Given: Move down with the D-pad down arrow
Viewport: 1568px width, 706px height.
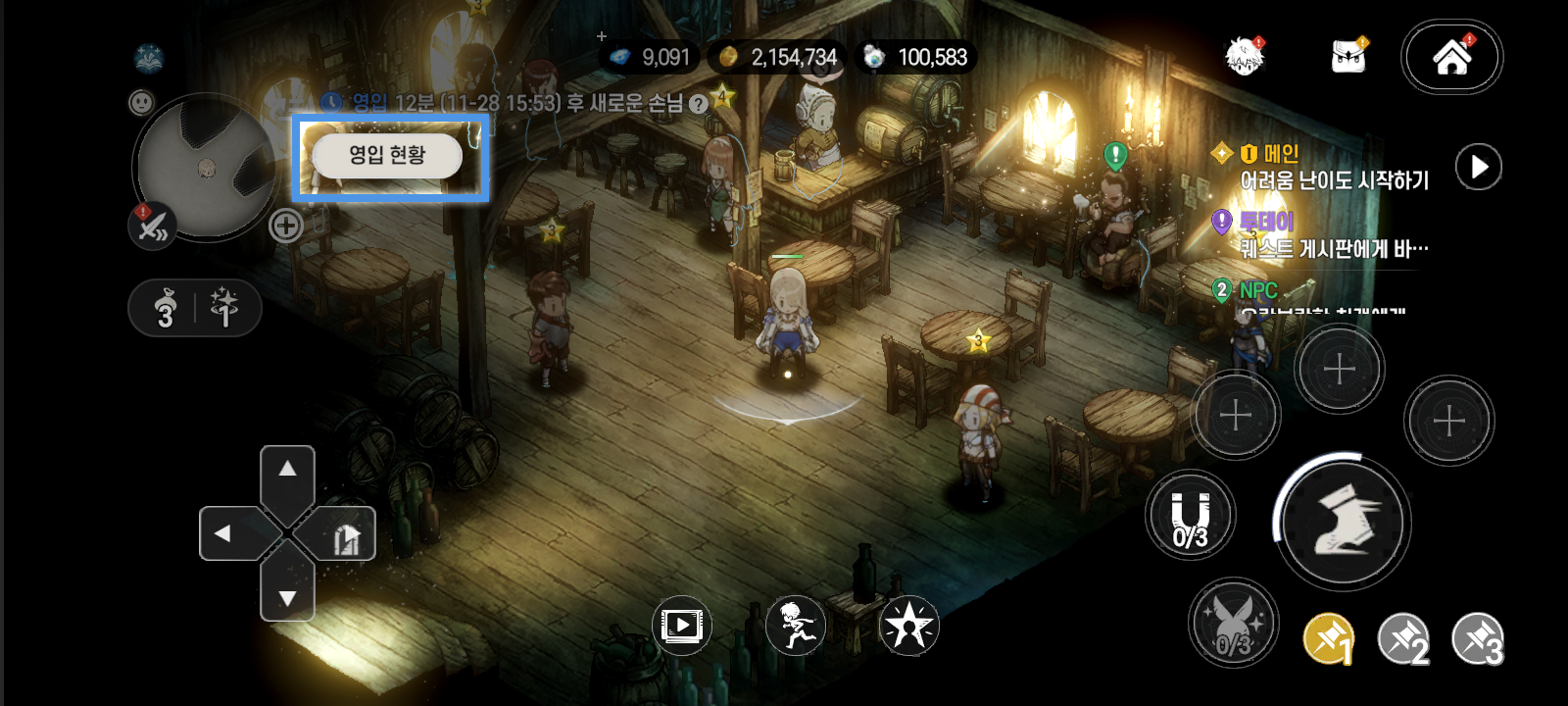Looking at the screenshot, I should 287,596.
